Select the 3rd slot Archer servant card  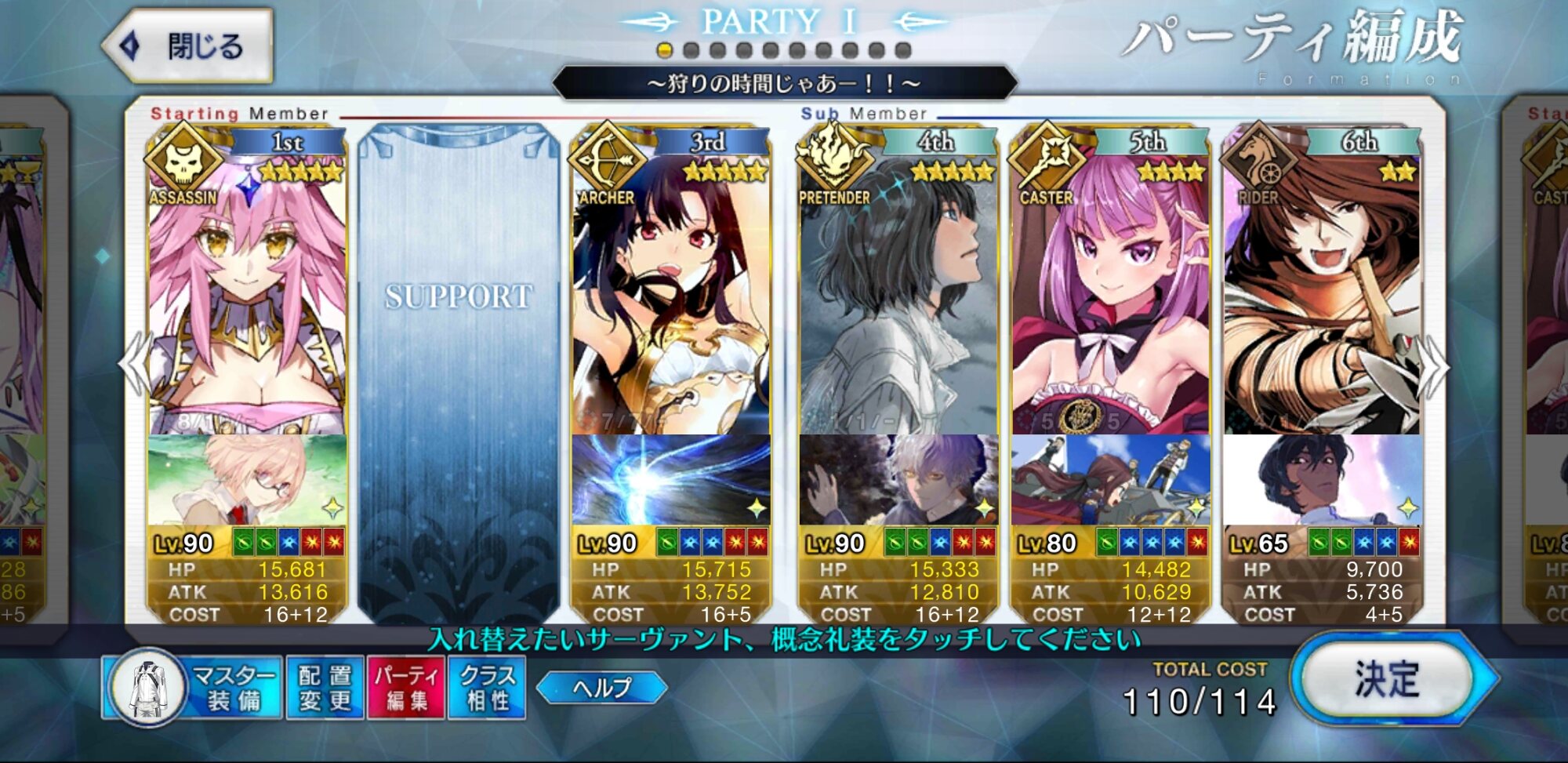click(x=671, y=298)
